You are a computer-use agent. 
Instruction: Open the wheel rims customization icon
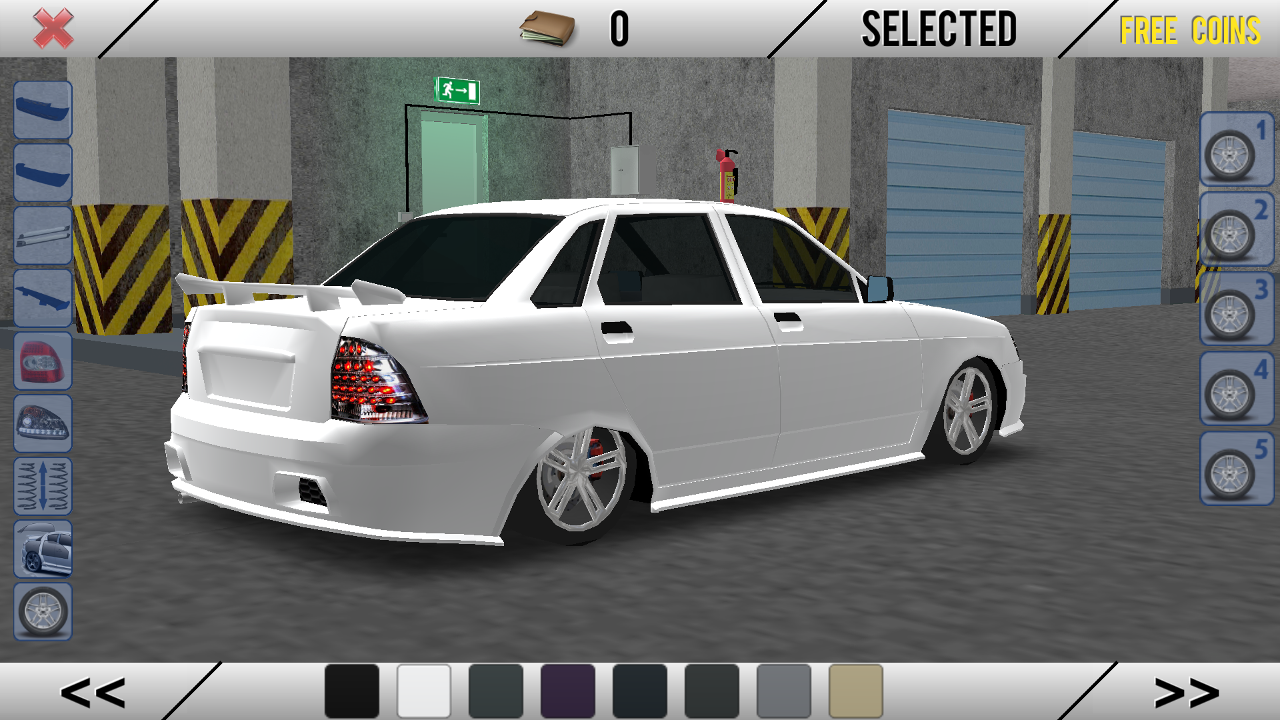[x=42, y=609]
